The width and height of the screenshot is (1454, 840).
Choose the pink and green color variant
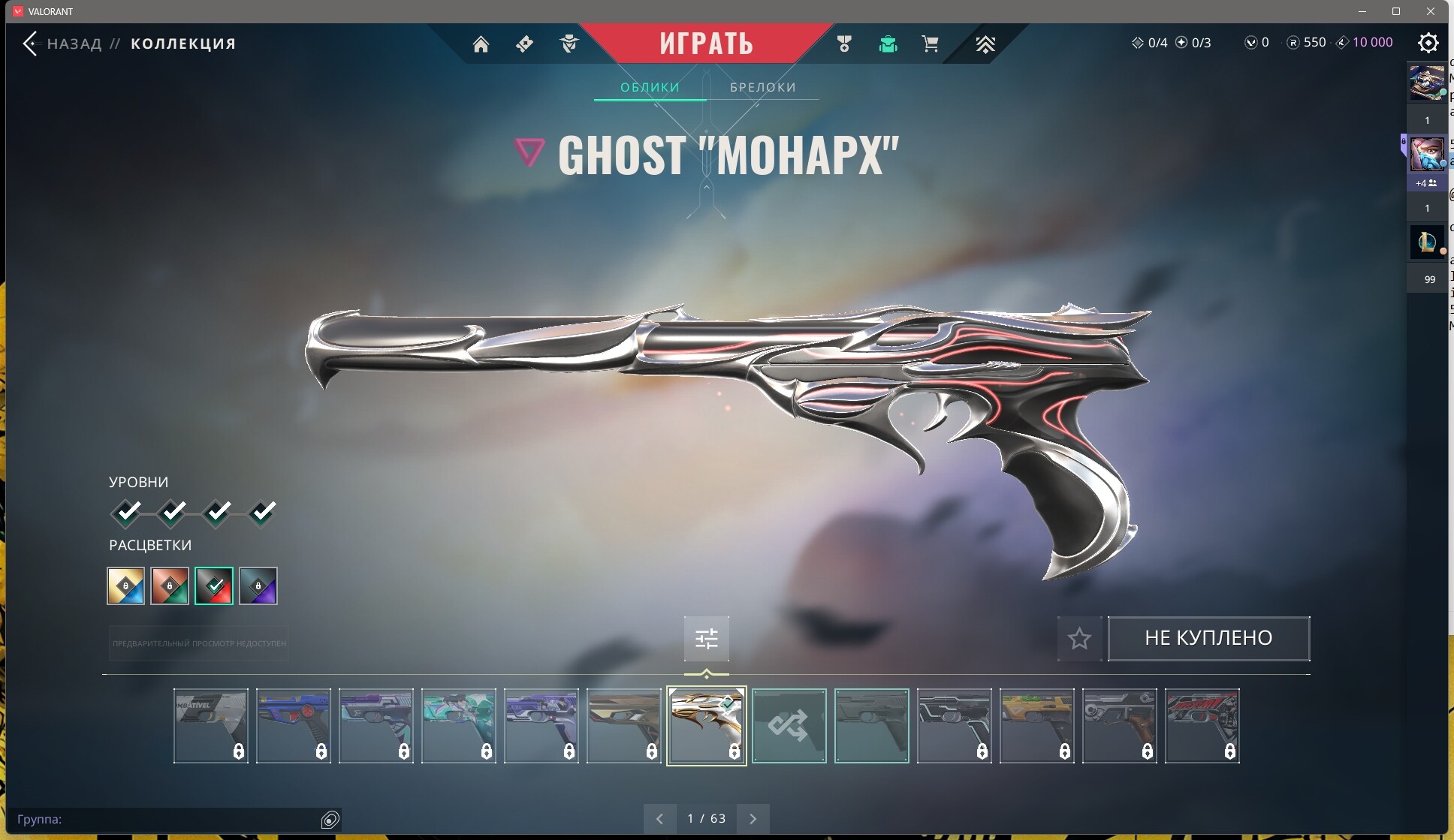point(170,586)
